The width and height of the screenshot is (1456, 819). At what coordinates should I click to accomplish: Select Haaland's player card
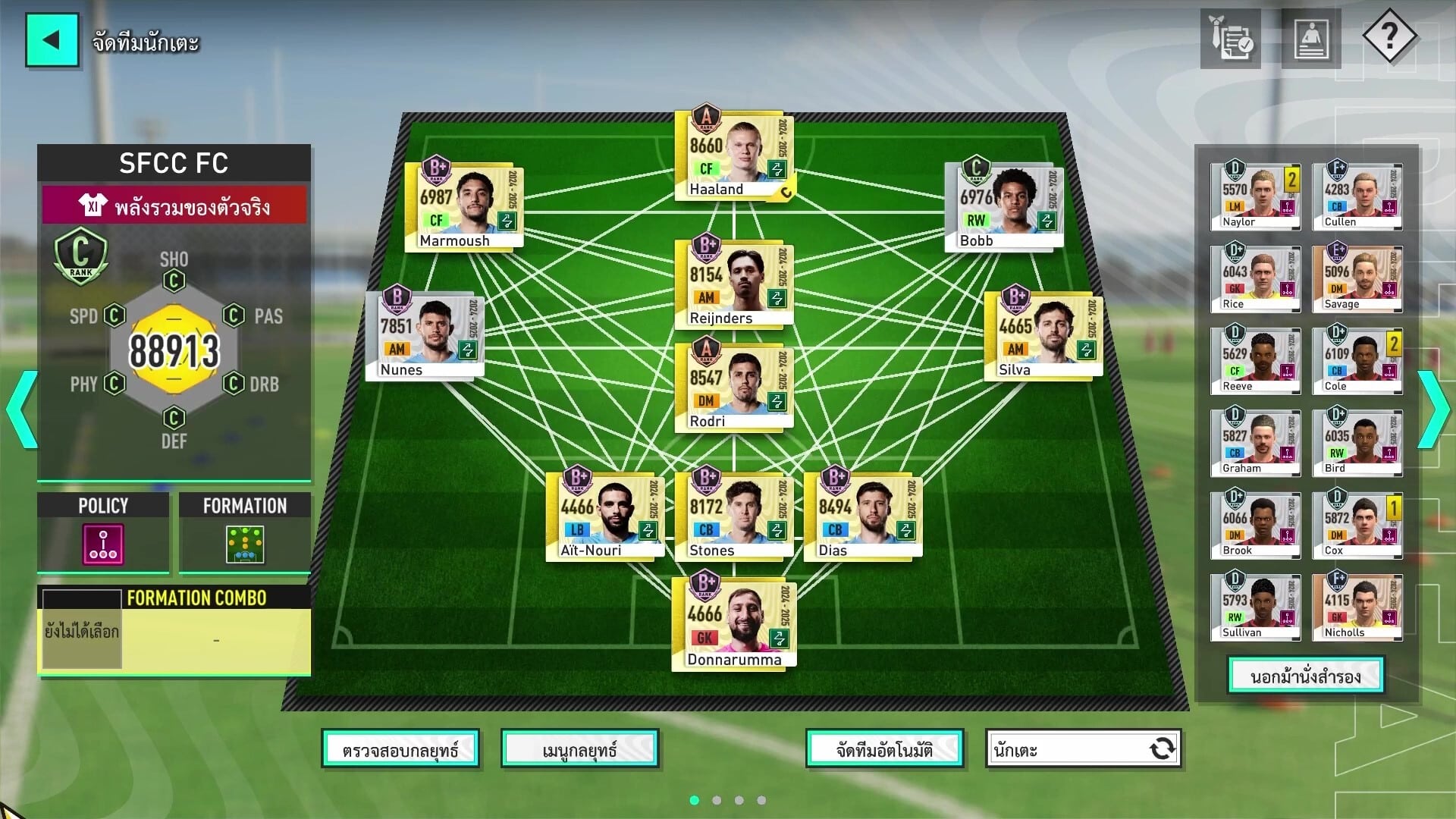733,157
